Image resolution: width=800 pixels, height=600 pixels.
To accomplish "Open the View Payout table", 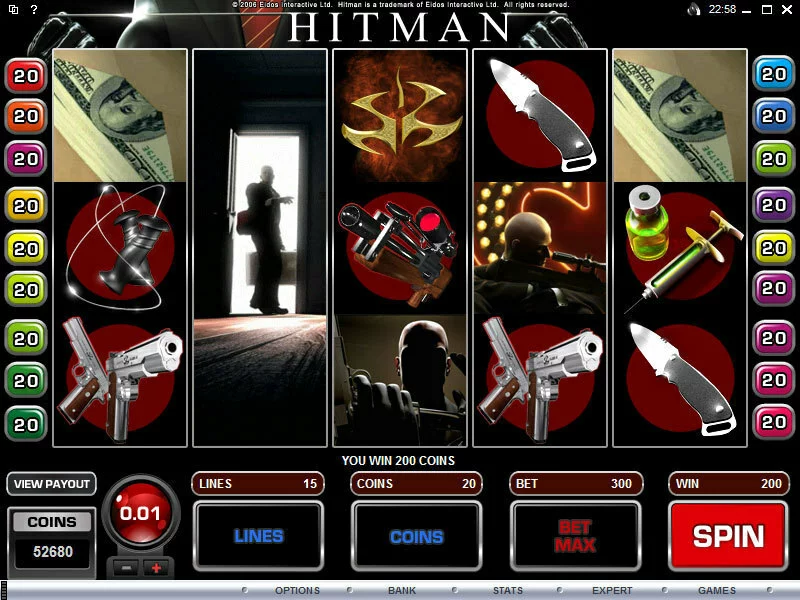I will [x=51, y=484].
